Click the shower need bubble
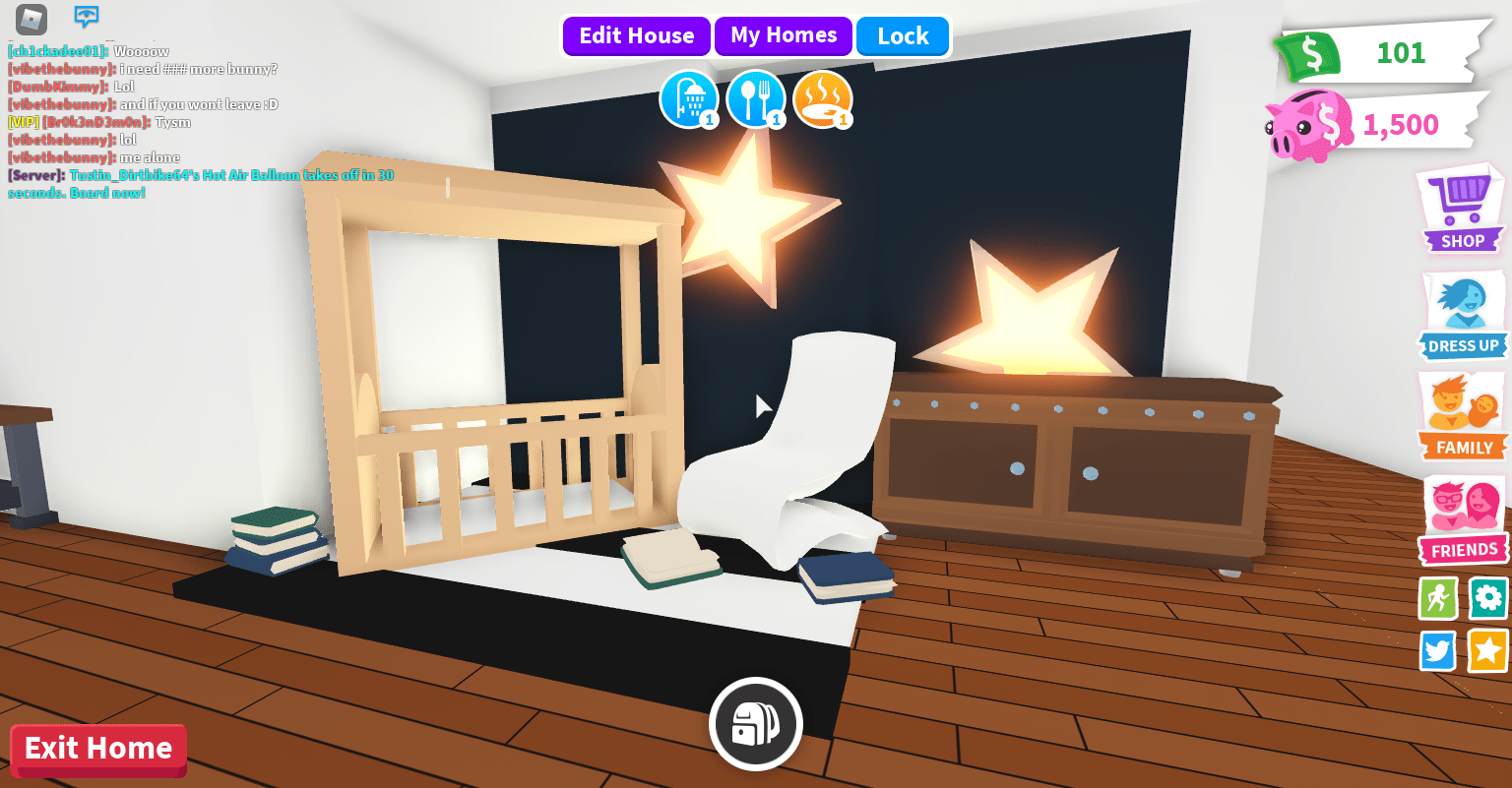 tap(690, 99)
